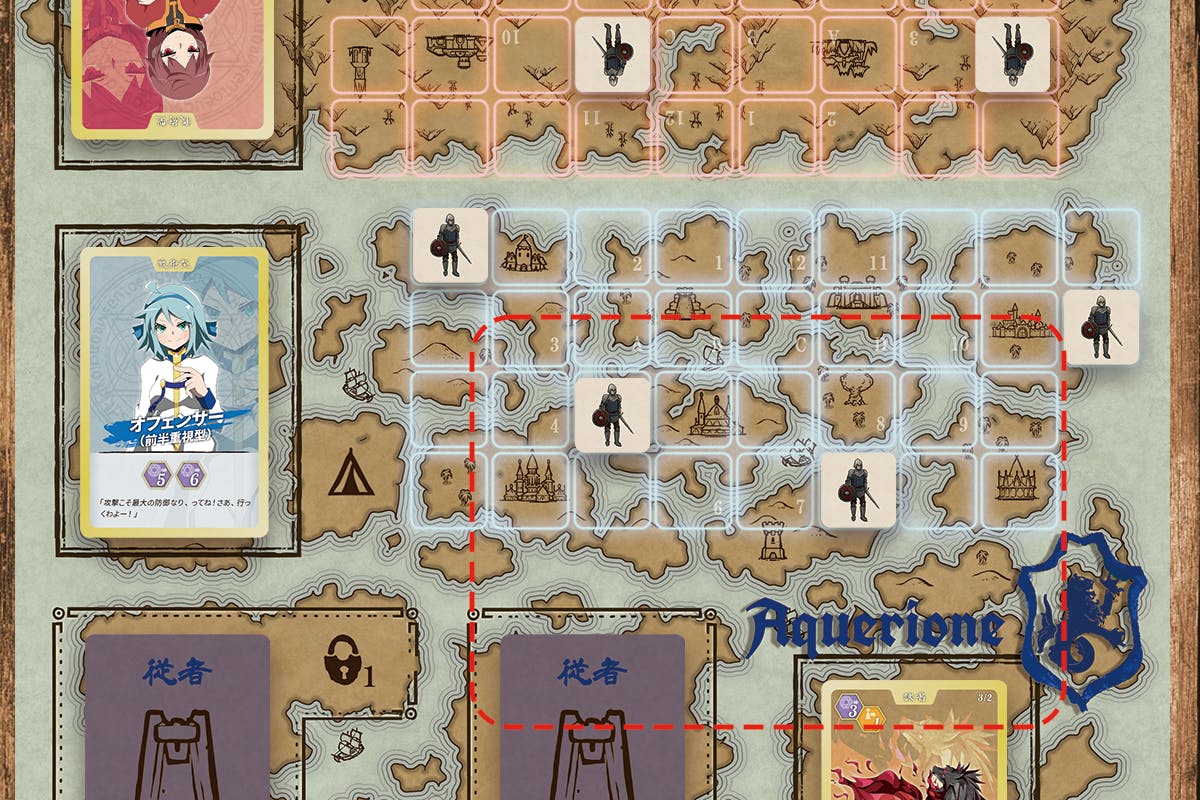Select the オフェンサー tactician card
Image resolution: width=1200 pixels, height=800 pixels.
[x=174, y=391]
